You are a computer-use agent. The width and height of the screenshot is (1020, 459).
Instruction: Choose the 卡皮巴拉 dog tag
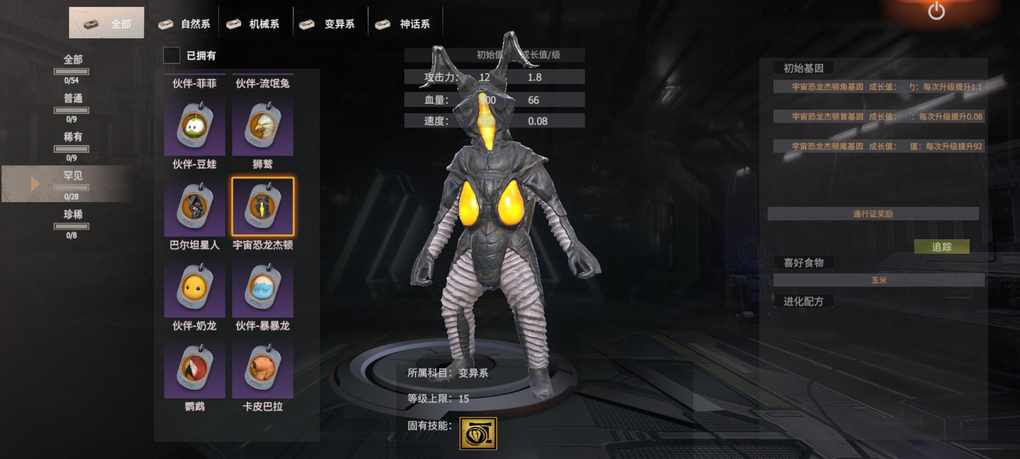(x=262, y=370)
